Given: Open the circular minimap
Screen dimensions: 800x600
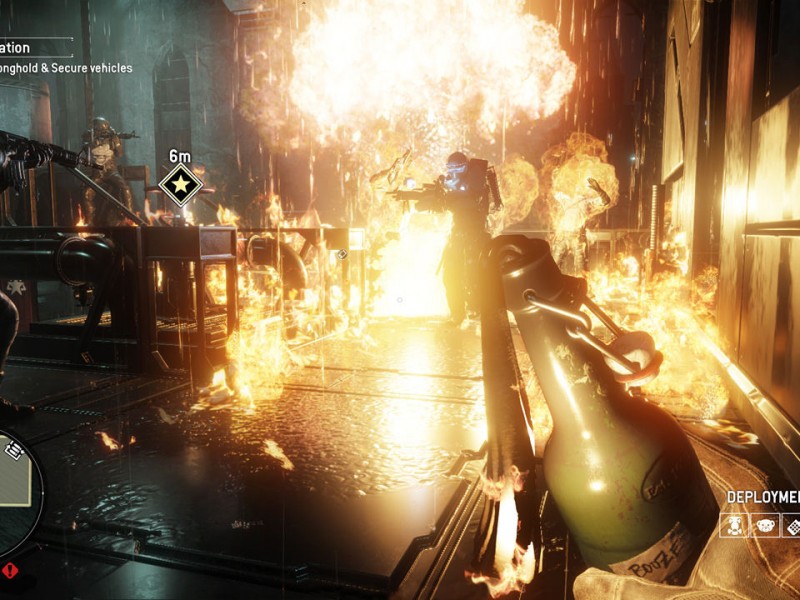Looking at the screenshot, I should click(14, 497).
